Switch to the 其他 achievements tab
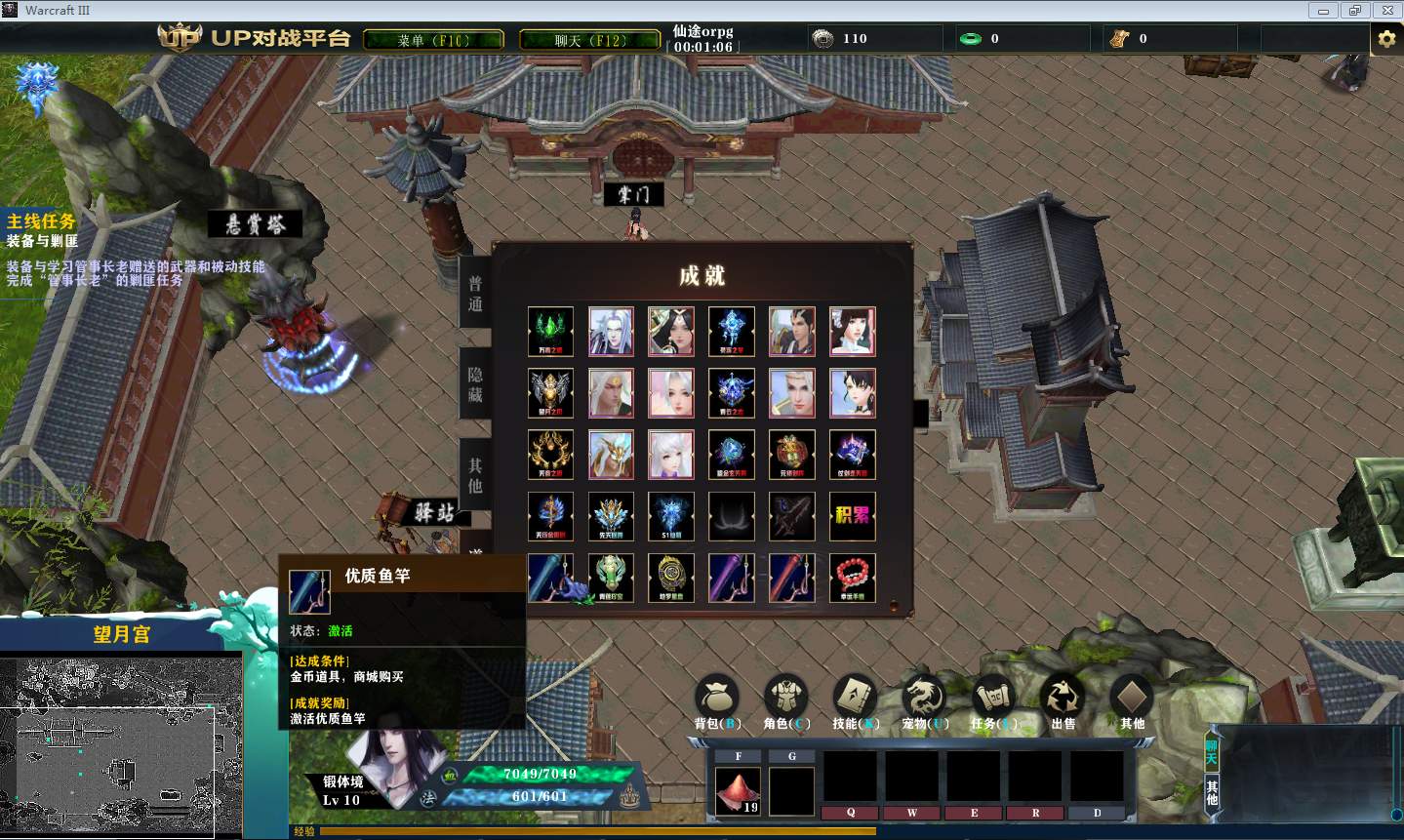1404x840 pixels. 475,475
